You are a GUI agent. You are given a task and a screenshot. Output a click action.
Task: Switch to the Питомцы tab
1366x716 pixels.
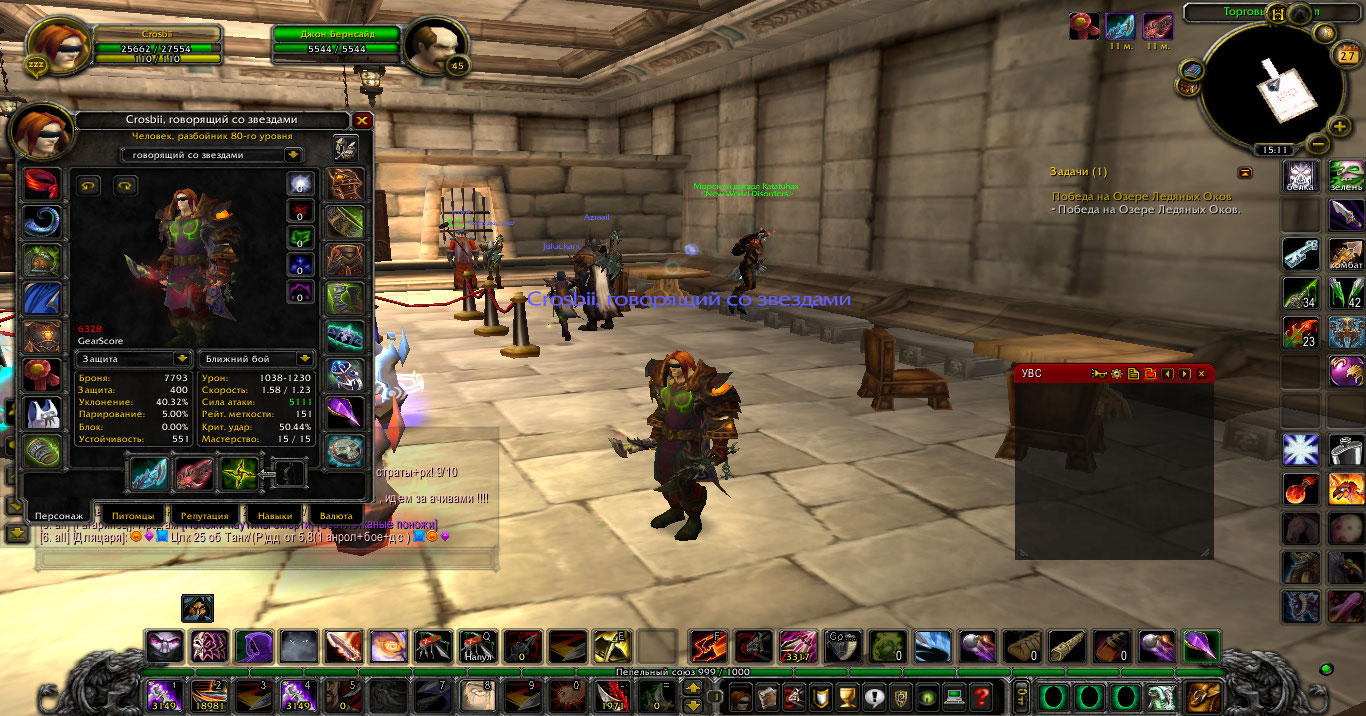pos(132,515)
